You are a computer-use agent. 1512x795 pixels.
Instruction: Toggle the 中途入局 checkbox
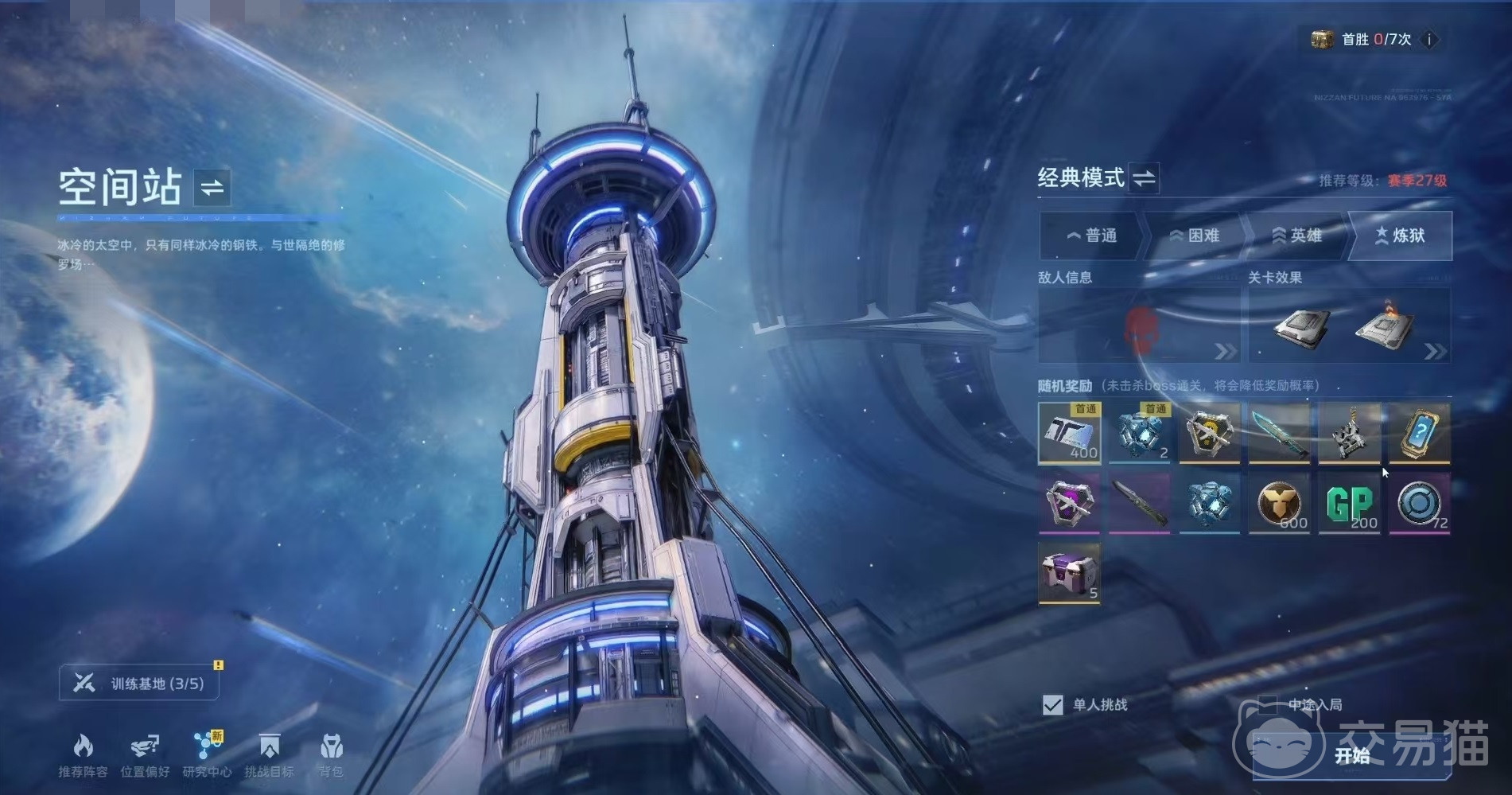pyautogui.click(x=1268, y=704)
